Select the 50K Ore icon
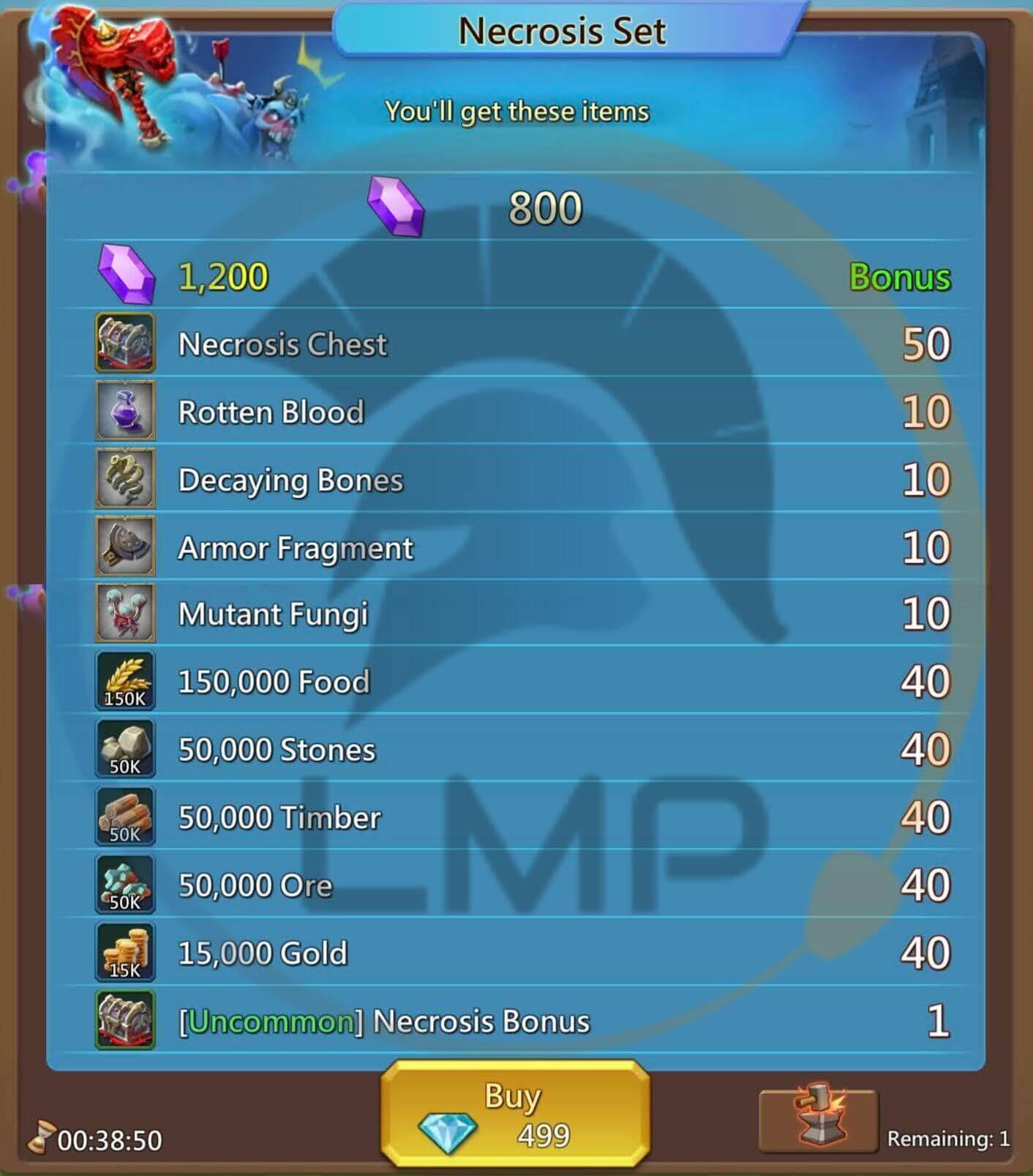The height and width of the screenshot is (1176, 1033). coord(124,883)
